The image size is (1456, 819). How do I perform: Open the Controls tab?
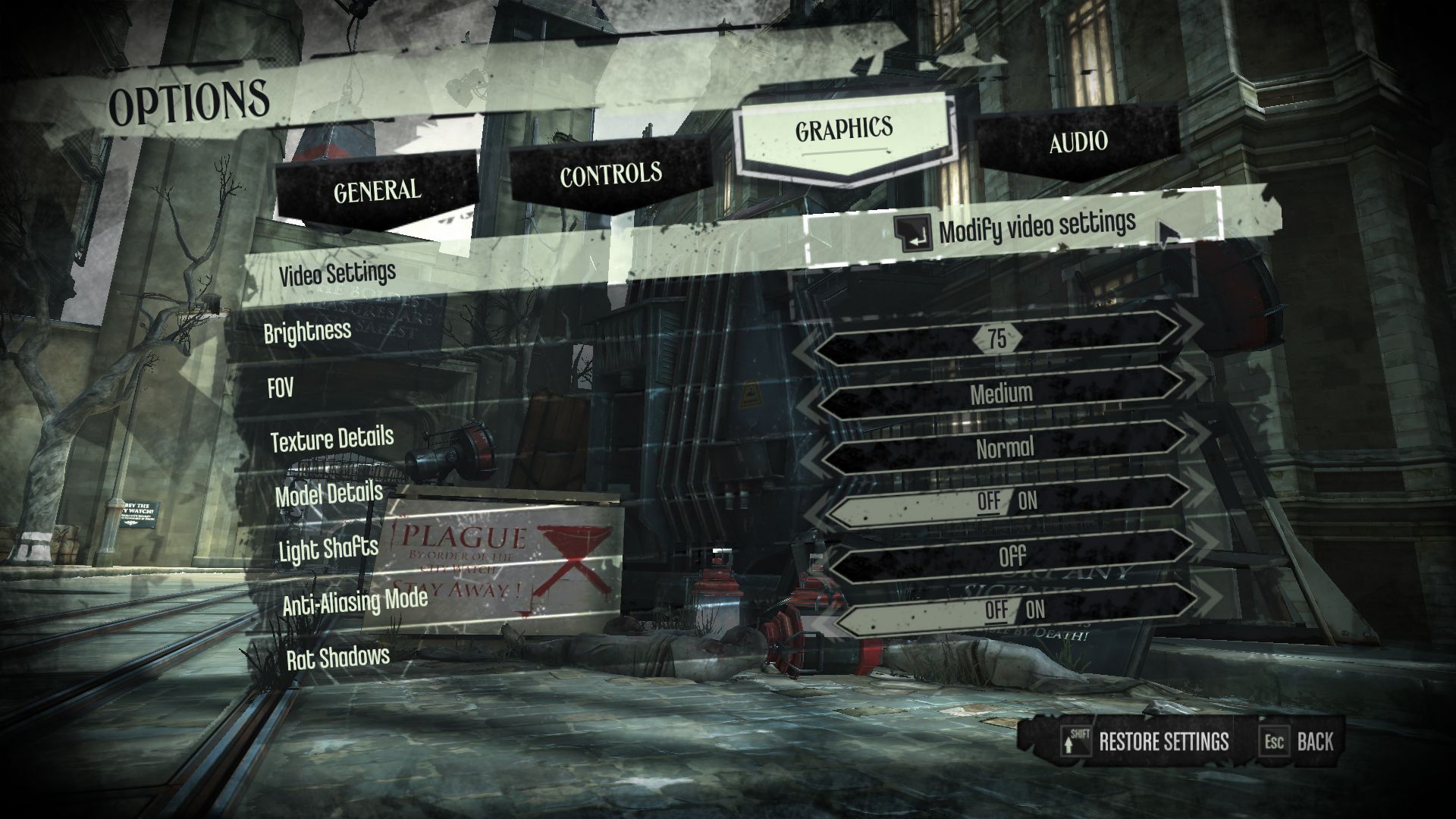tap(610, 174)
